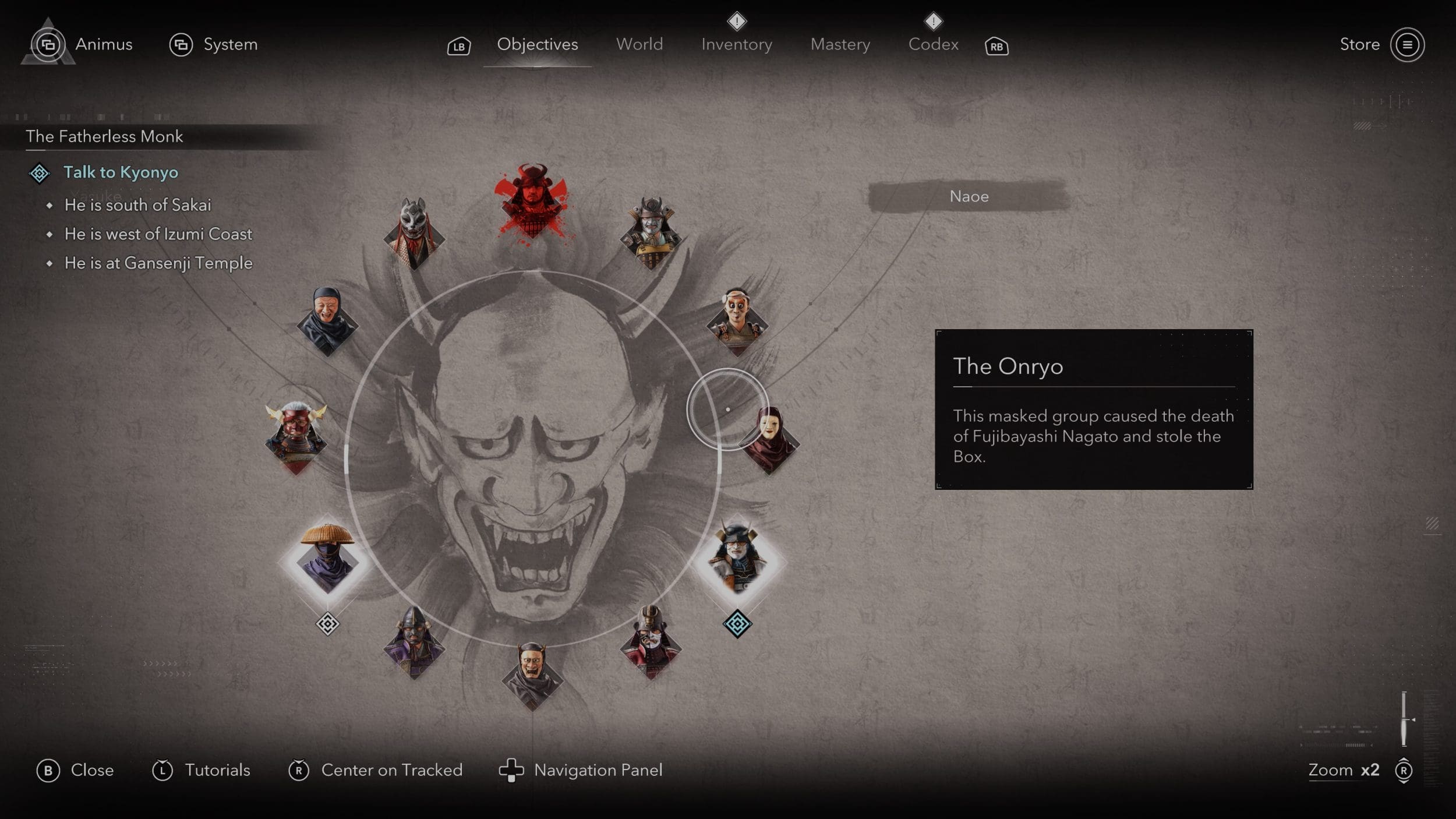Choose the wide-eyed masked man target
Image resolution: width=1456 pixels, height=819 pixels.
(737, 320)
